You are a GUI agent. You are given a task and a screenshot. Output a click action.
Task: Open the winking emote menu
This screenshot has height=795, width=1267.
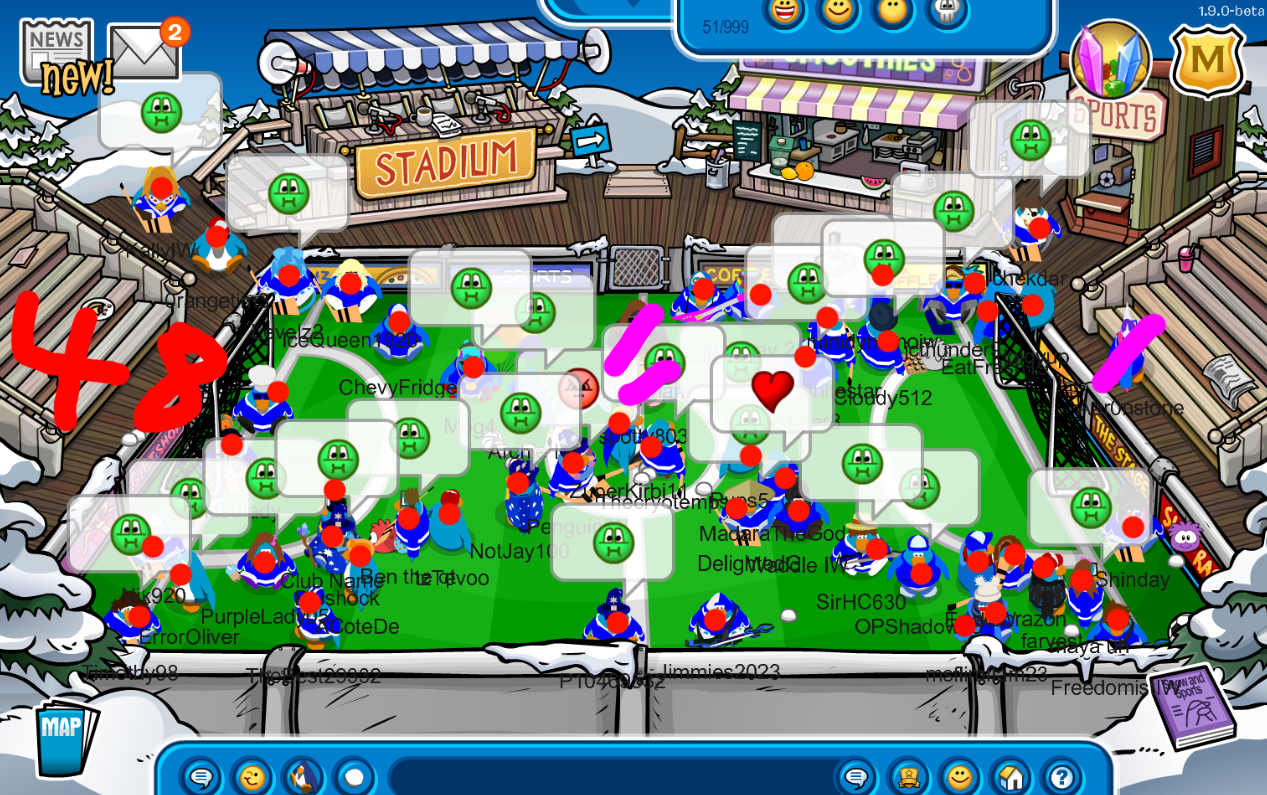point(252,777)
